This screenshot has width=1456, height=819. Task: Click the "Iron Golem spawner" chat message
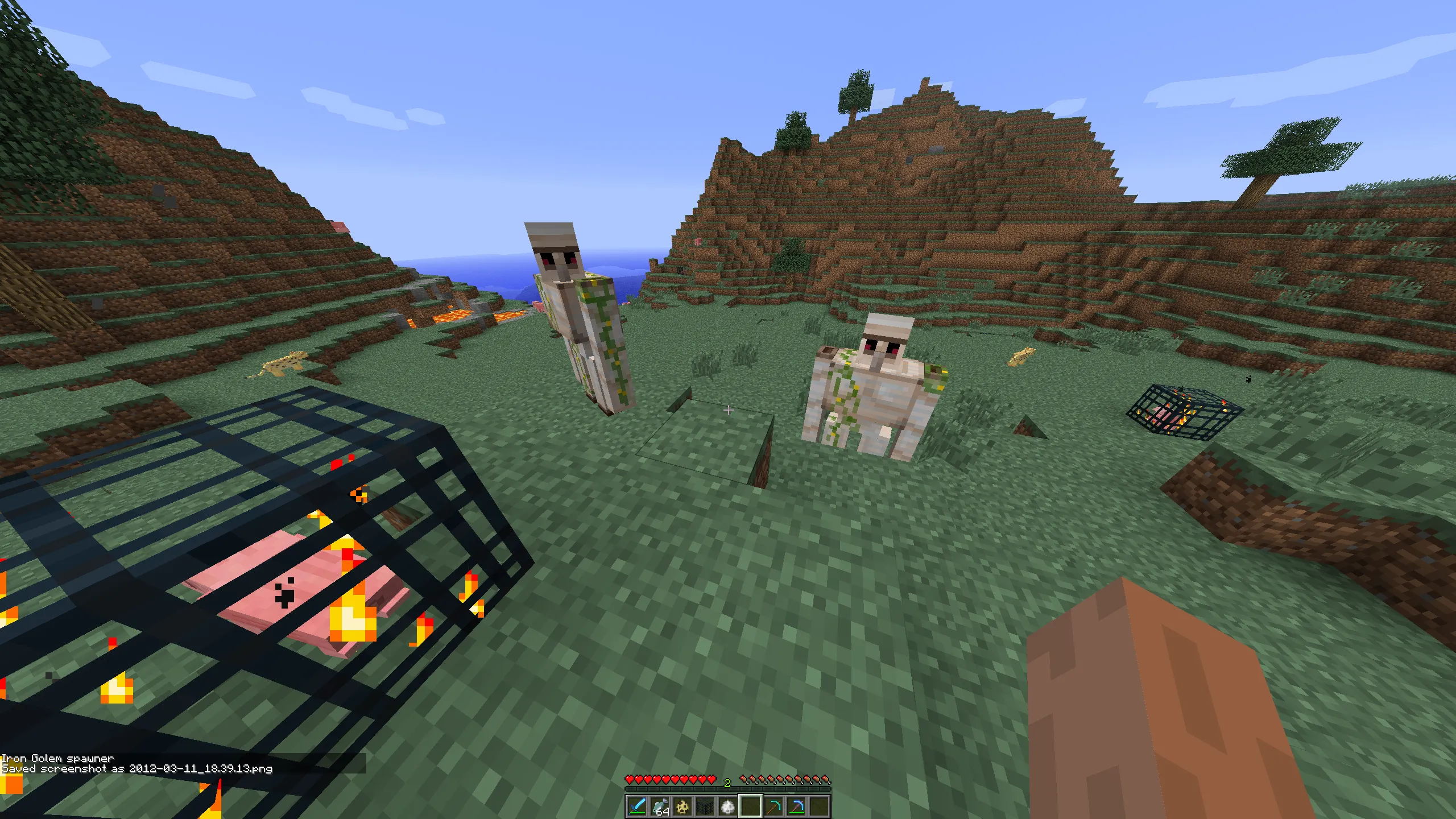click(x=59, y=759)
